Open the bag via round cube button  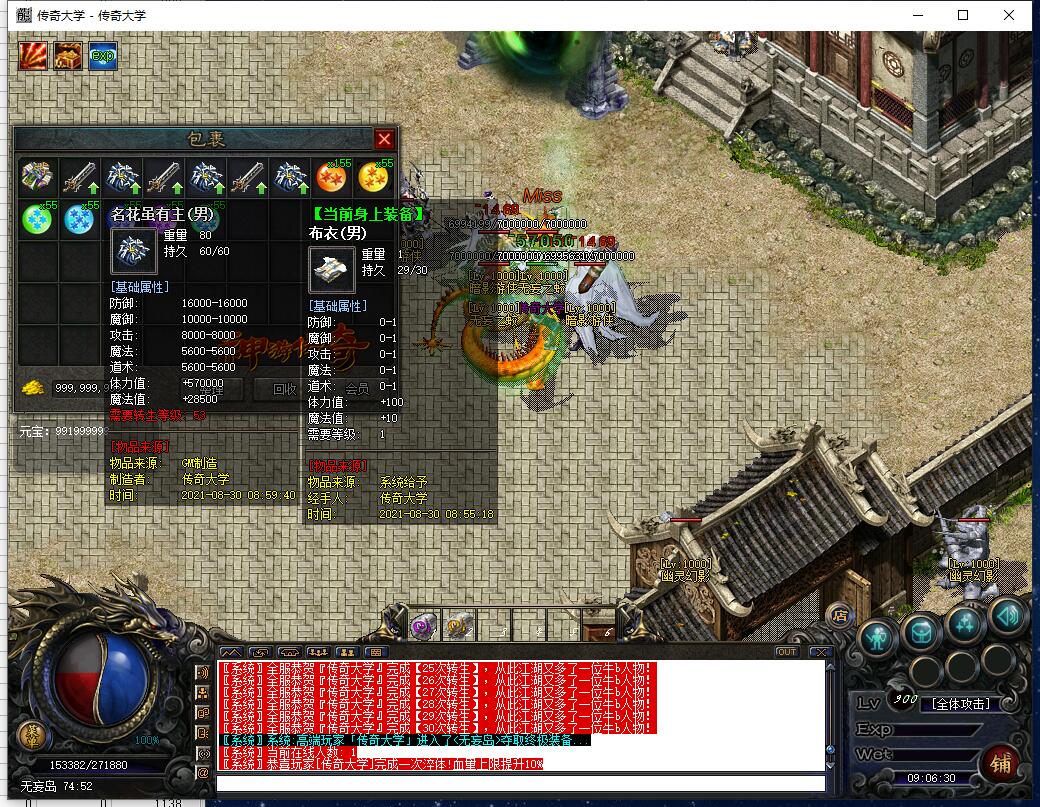pos(920,630)
